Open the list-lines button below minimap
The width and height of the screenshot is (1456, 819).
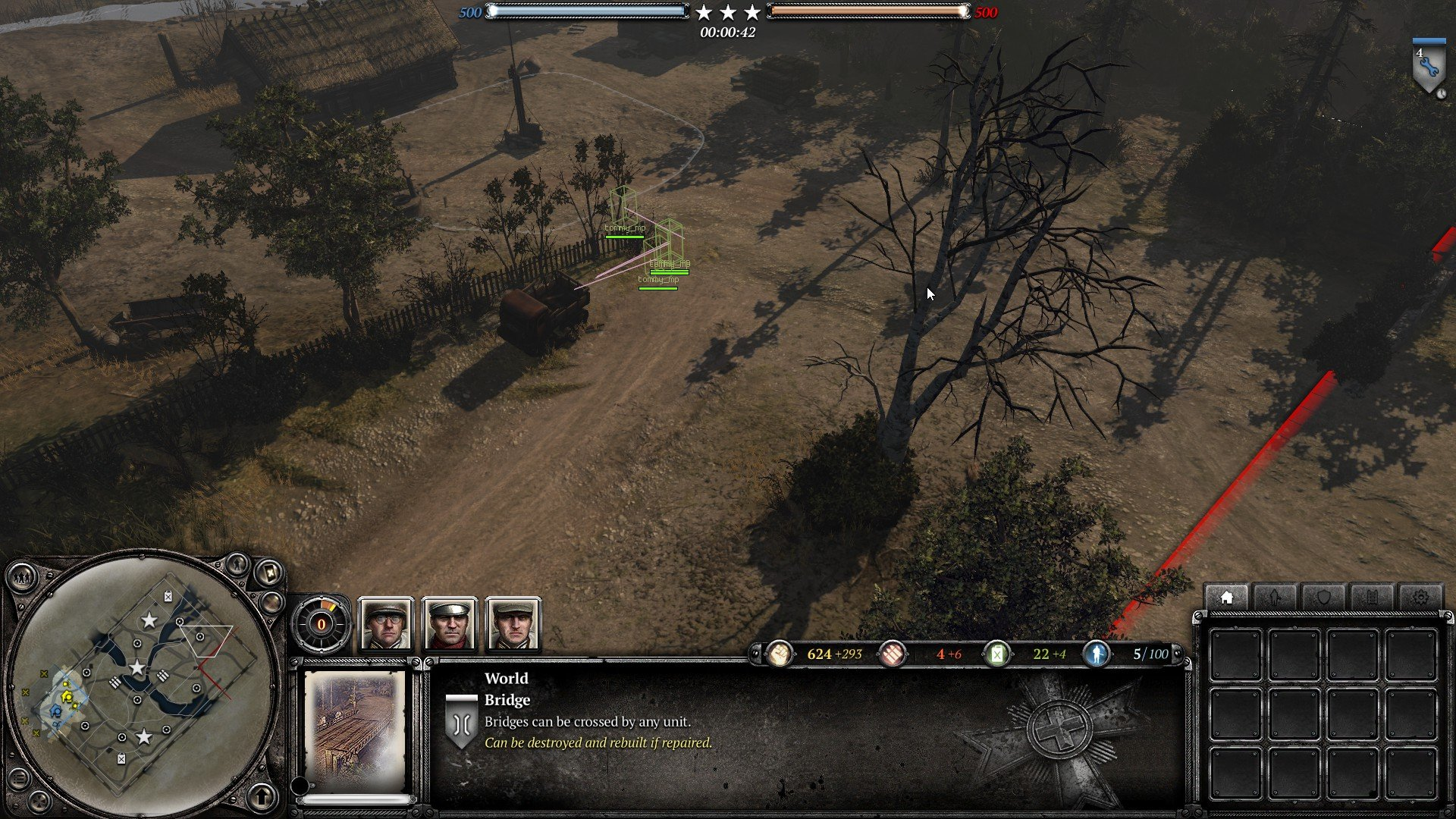20,778
